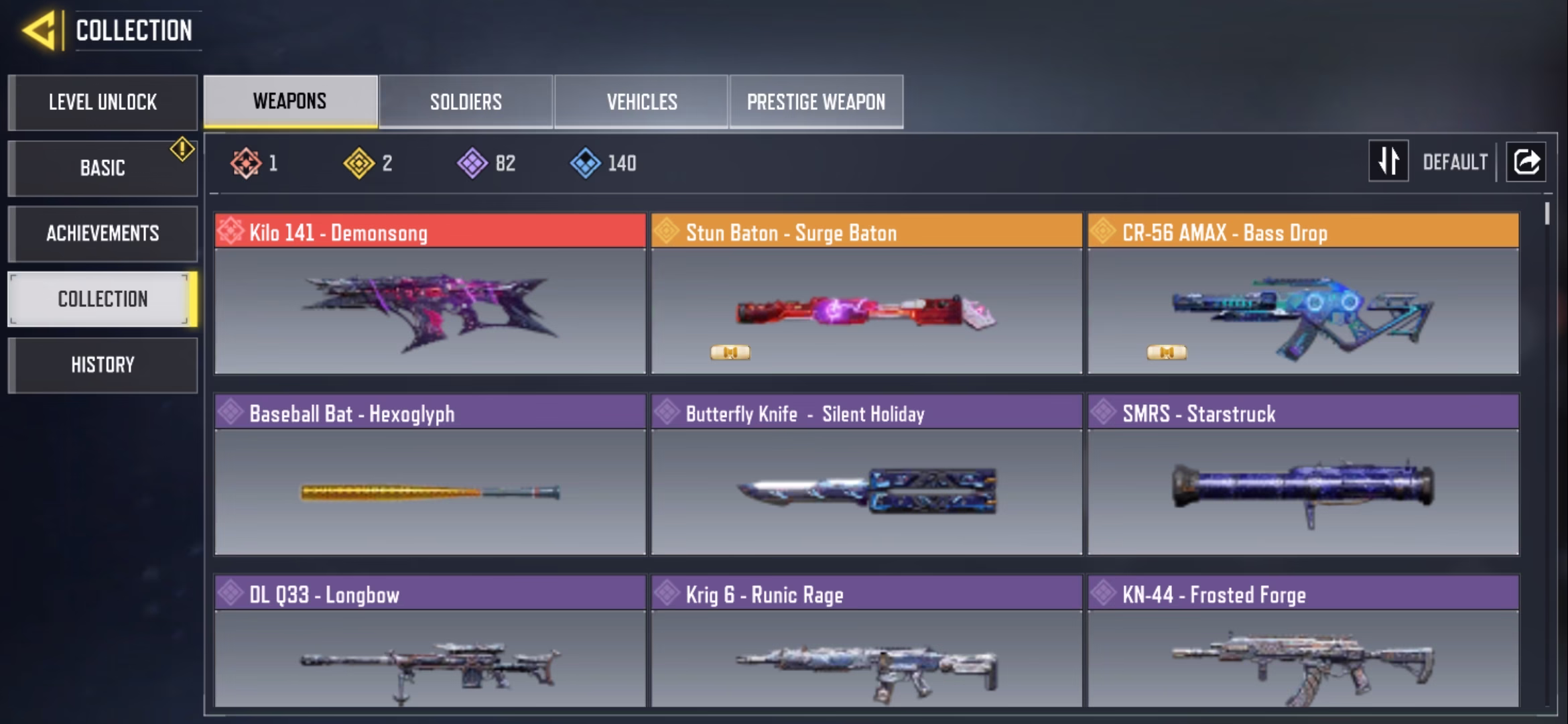Switch to the Vehicles tab

641,102
